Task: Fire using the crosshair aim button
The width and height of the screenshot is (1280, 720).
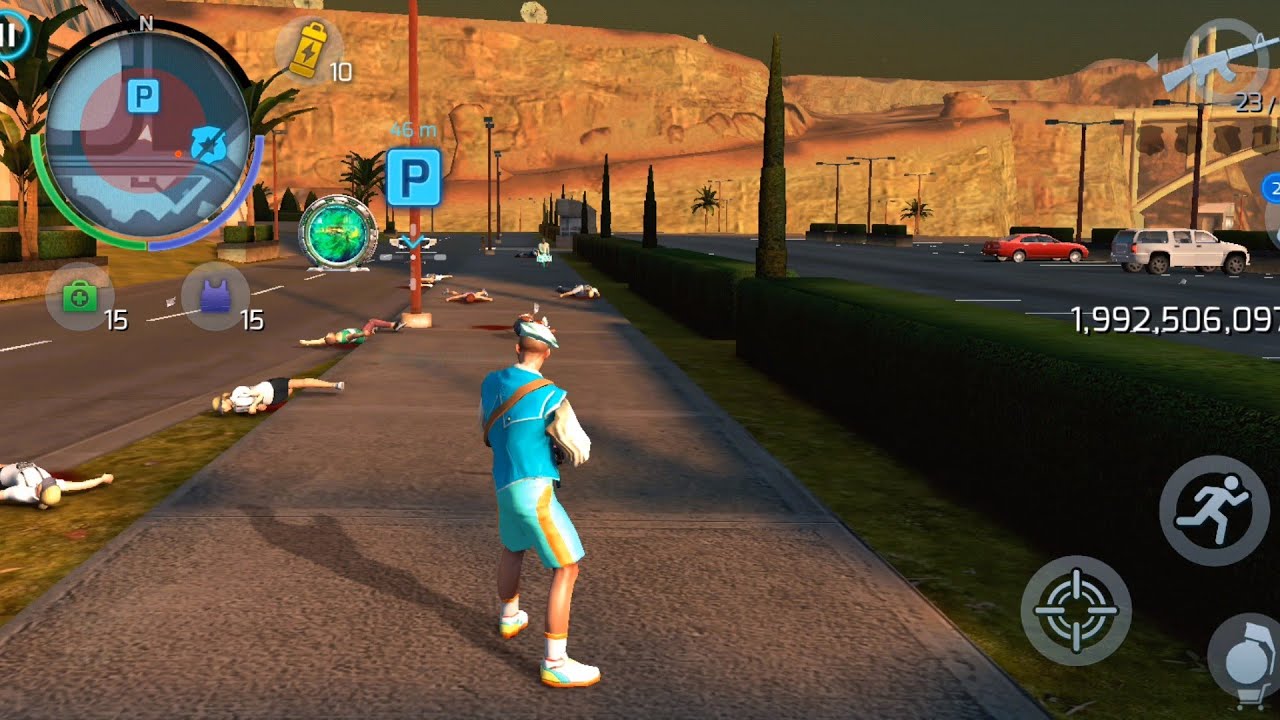Action: 1075,610
